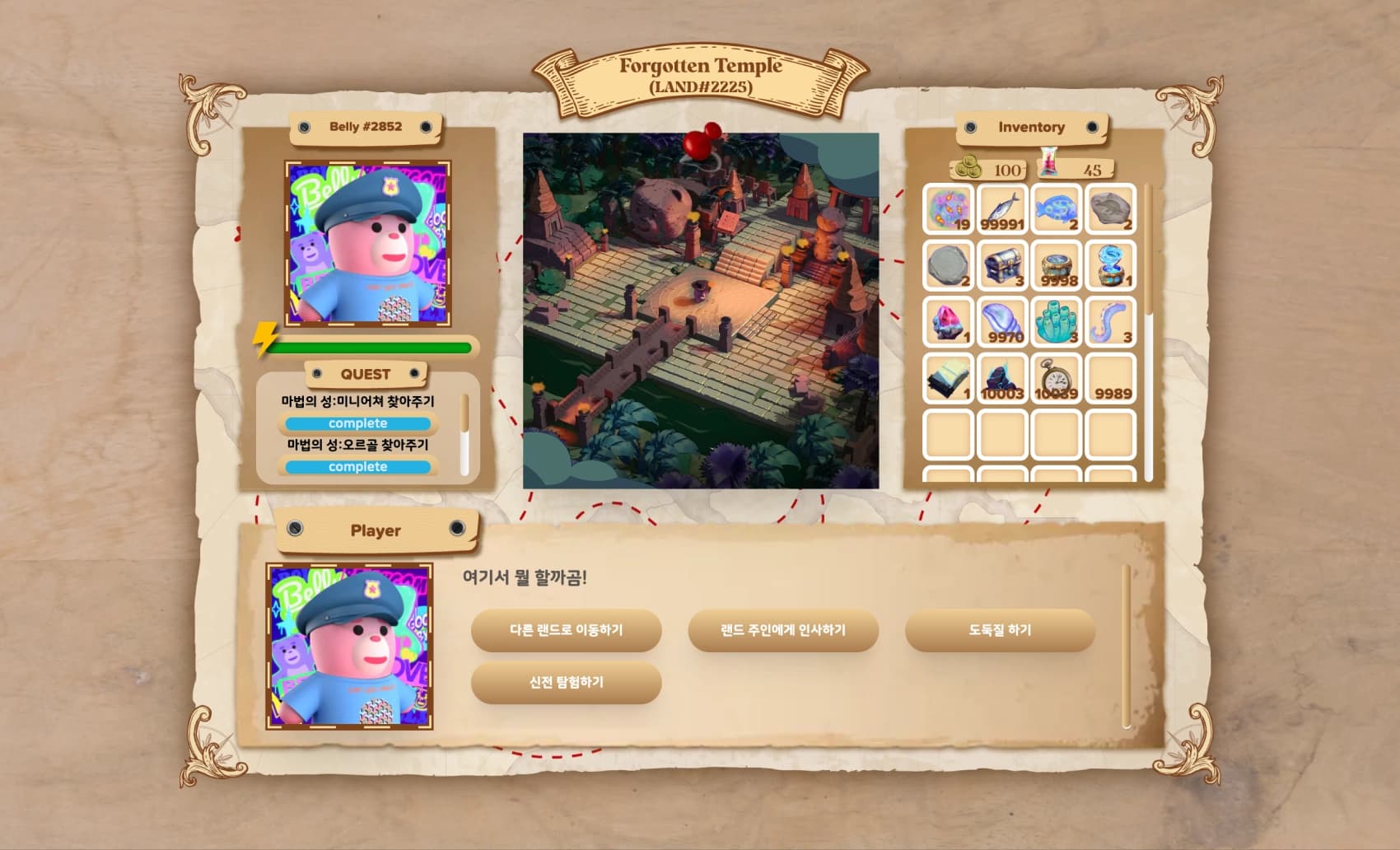Choose 랜드 주인에게 인사하기 action
This screenshot has height=850, width=1400.
coord(782,631)
